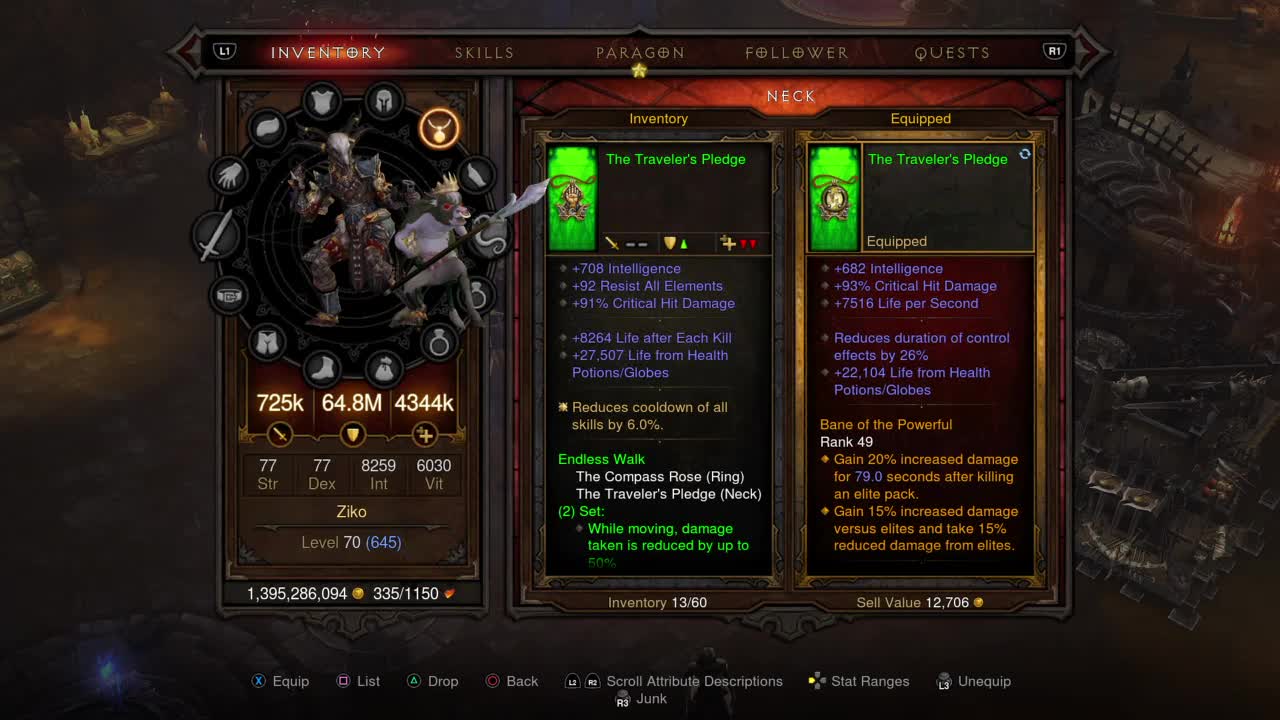Select the gloves slot icon

[228, 175]
